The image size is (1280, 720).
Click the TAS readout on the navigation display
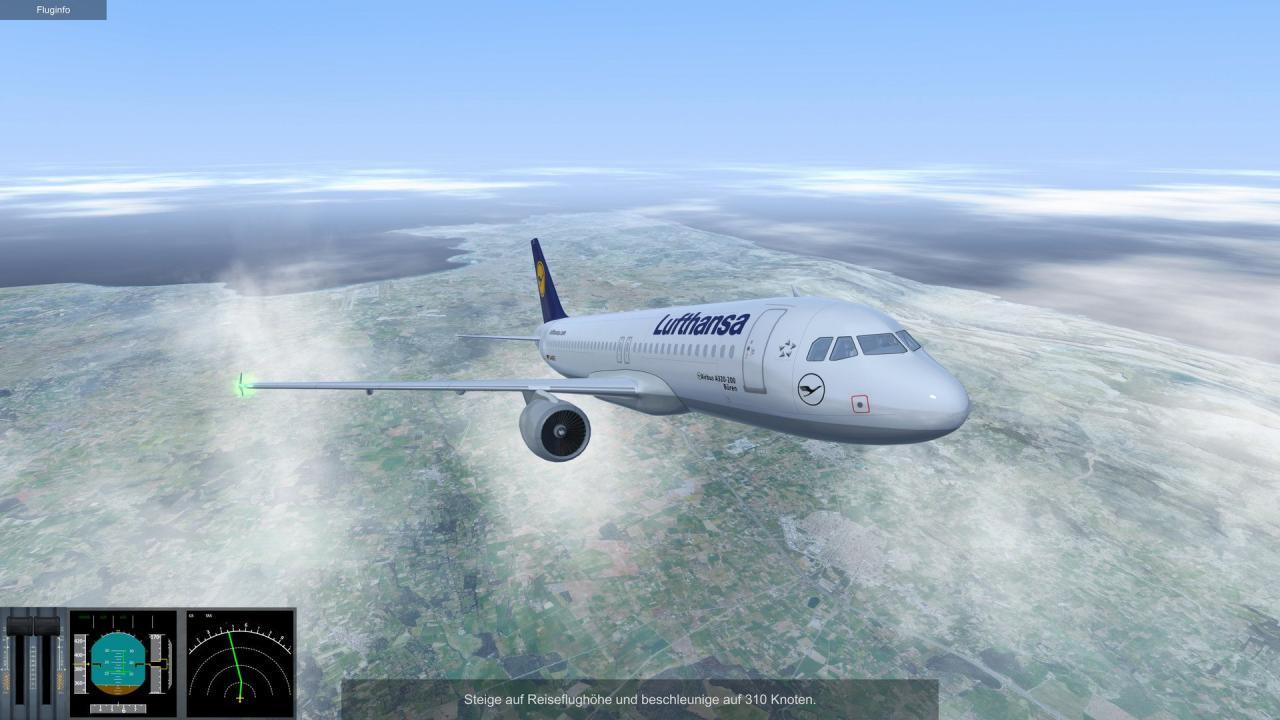pyautogui.click(x=210, y=615)
